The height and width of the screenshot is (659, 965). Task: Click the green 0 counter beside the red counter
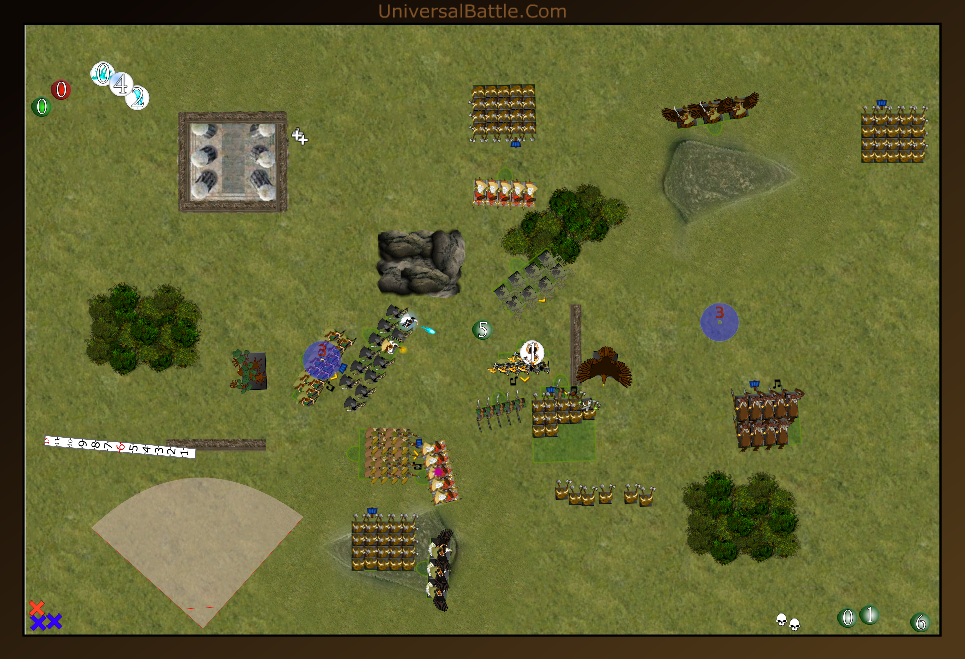coord(41,107)
